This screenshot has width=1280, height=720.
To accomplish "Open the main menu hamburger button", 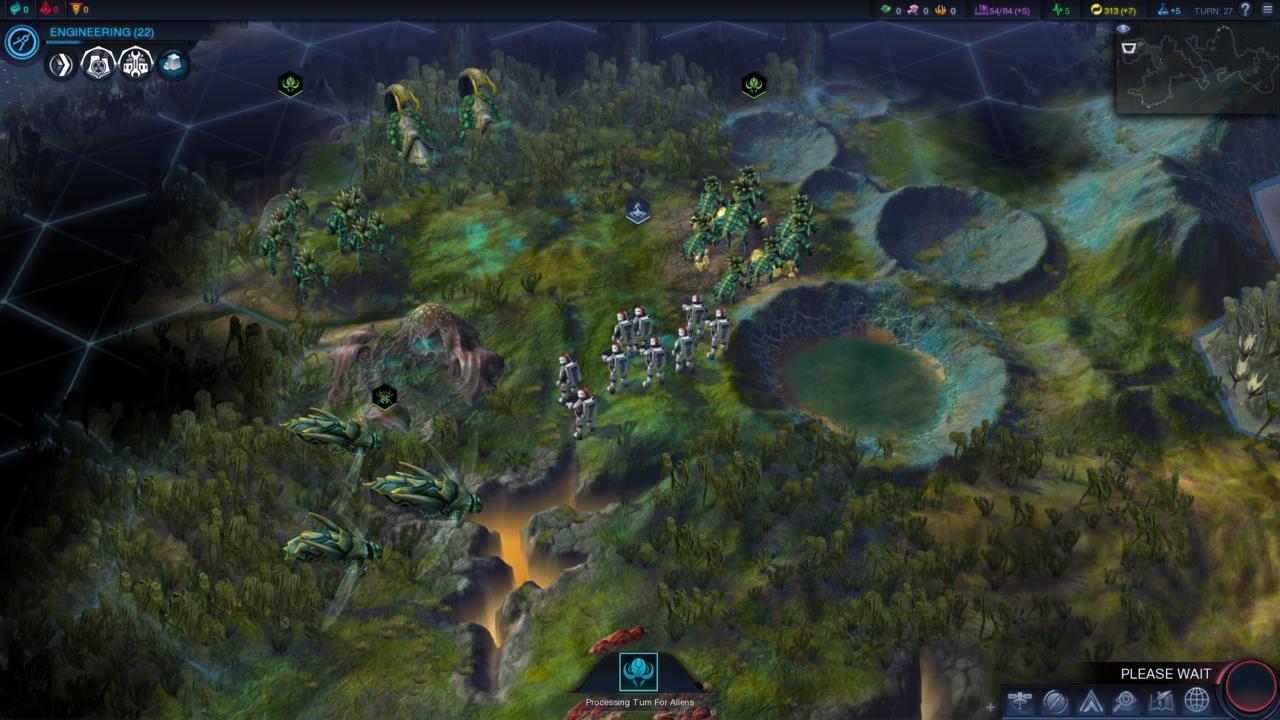I will coord(1268,10).
